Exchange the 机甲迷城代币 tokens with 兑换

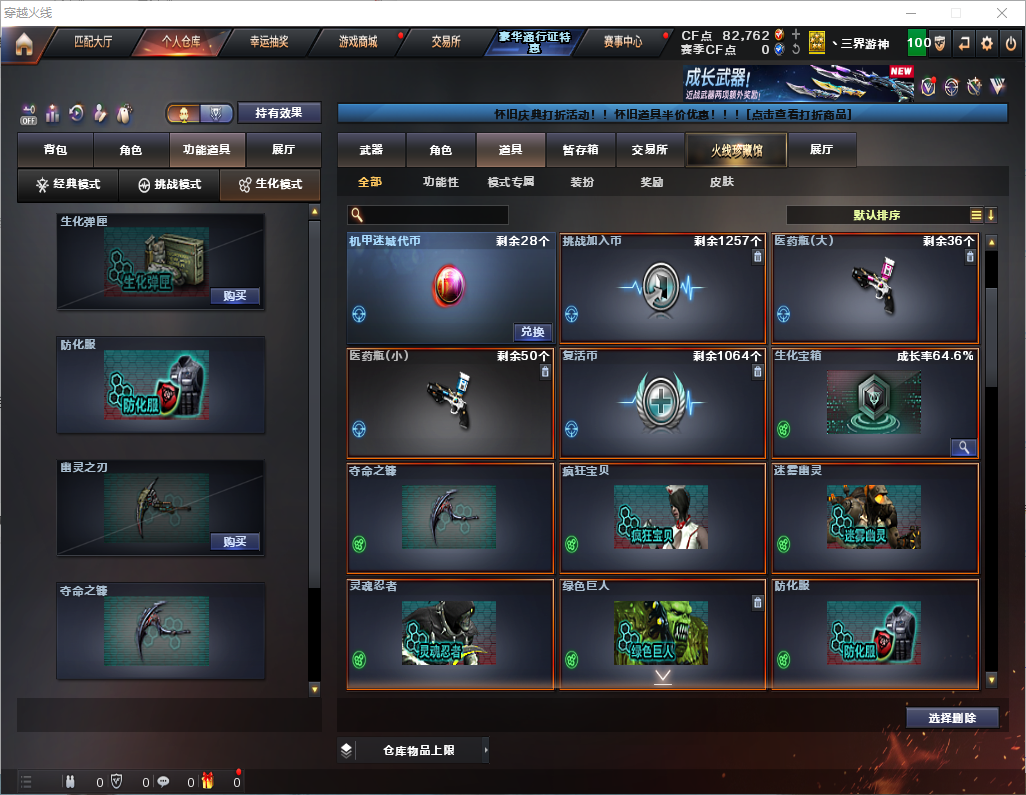coord(533,332)
